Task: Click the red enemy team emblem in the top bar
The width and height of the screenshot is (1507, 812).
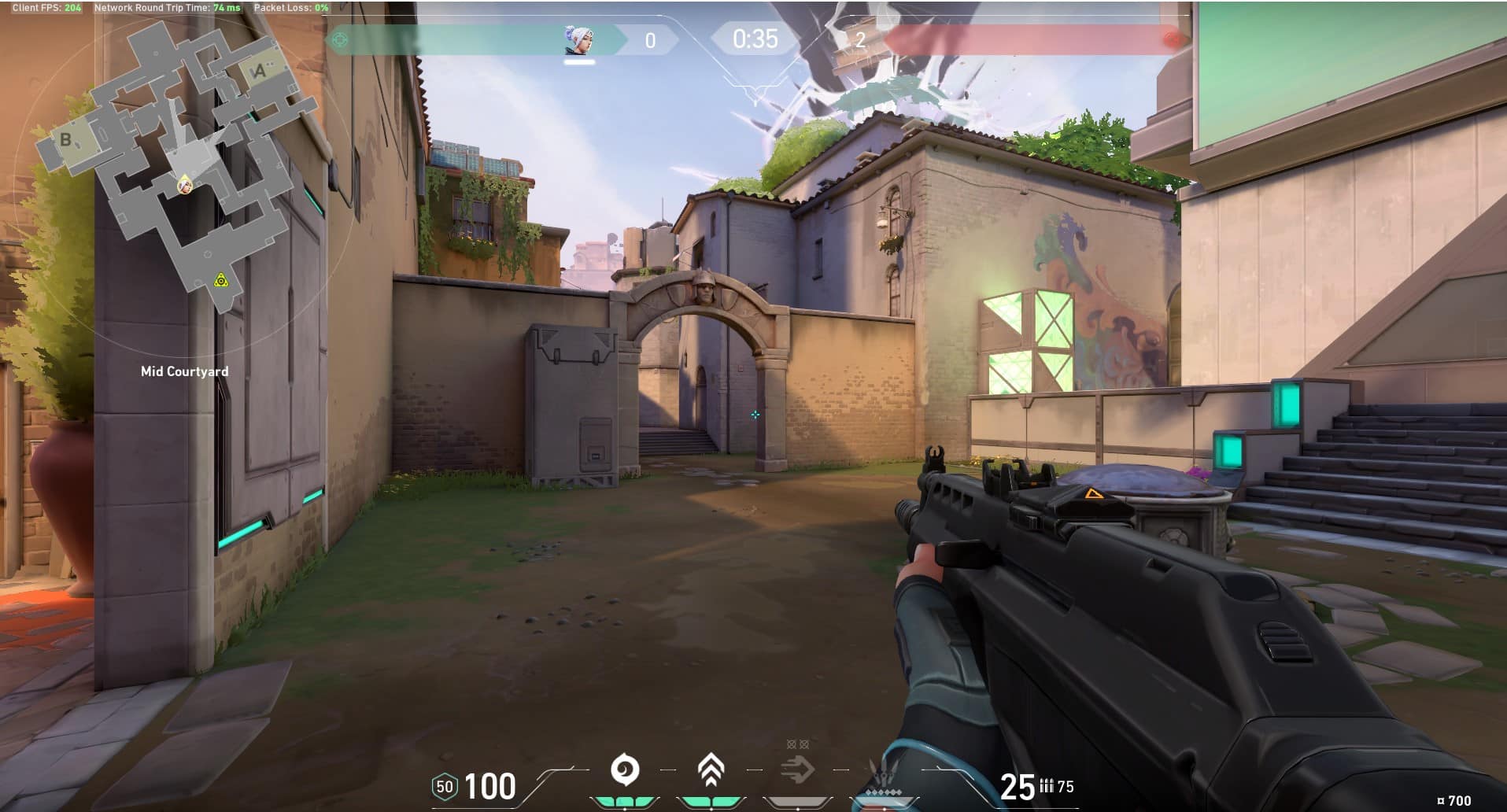Action: click(1173, 39)
